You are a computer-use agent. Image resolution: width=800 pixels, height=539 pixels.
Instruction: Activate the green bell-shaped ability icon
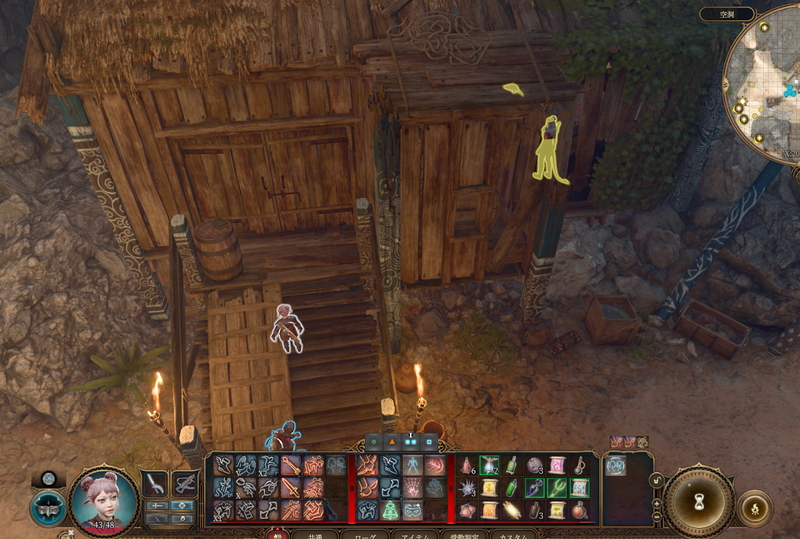390,509
